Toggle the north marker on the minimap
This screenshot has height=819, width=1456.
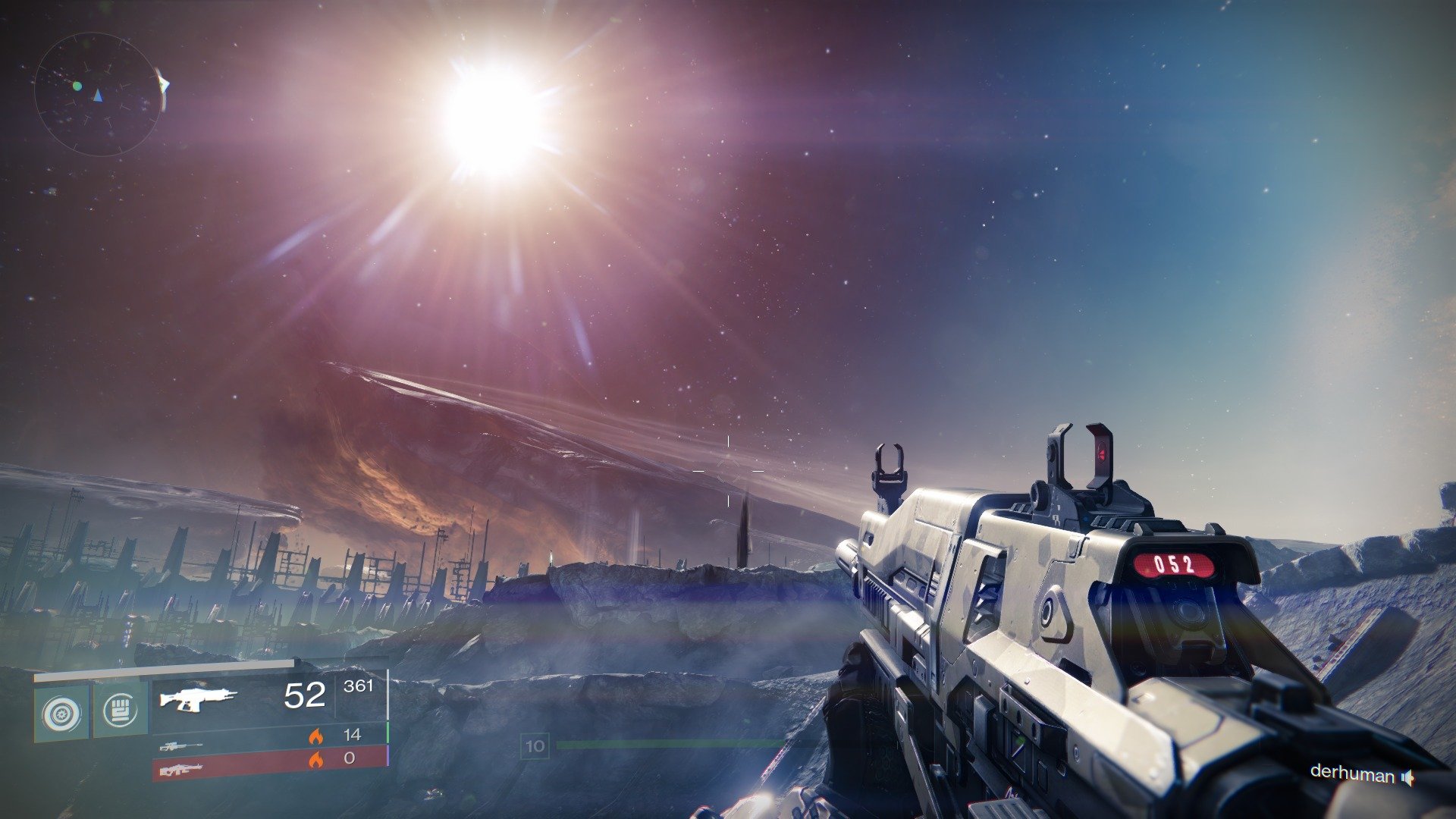[x=97, y=96]
